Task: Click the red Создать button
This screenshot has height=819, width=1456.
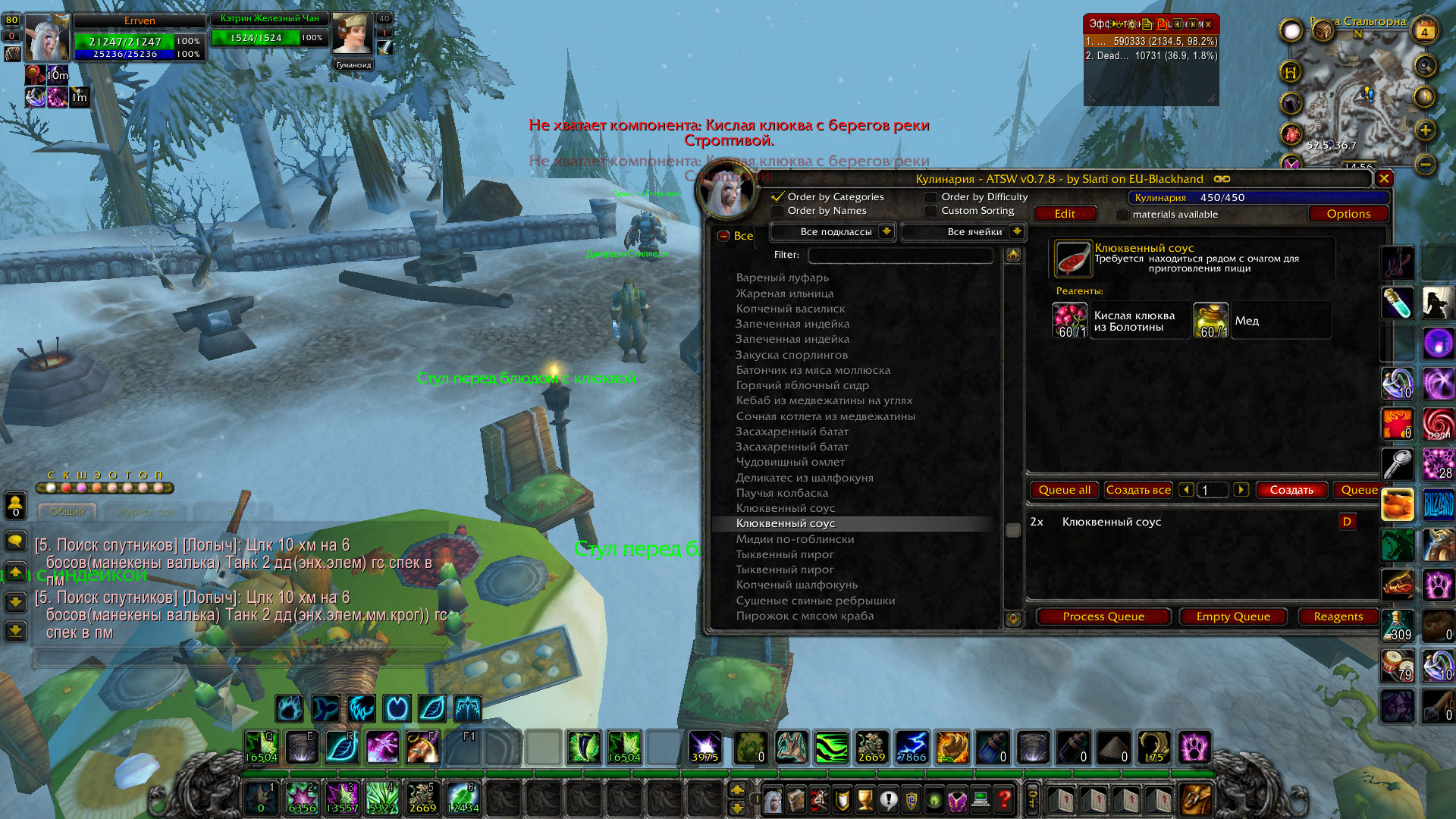Action: [1291, 490]
